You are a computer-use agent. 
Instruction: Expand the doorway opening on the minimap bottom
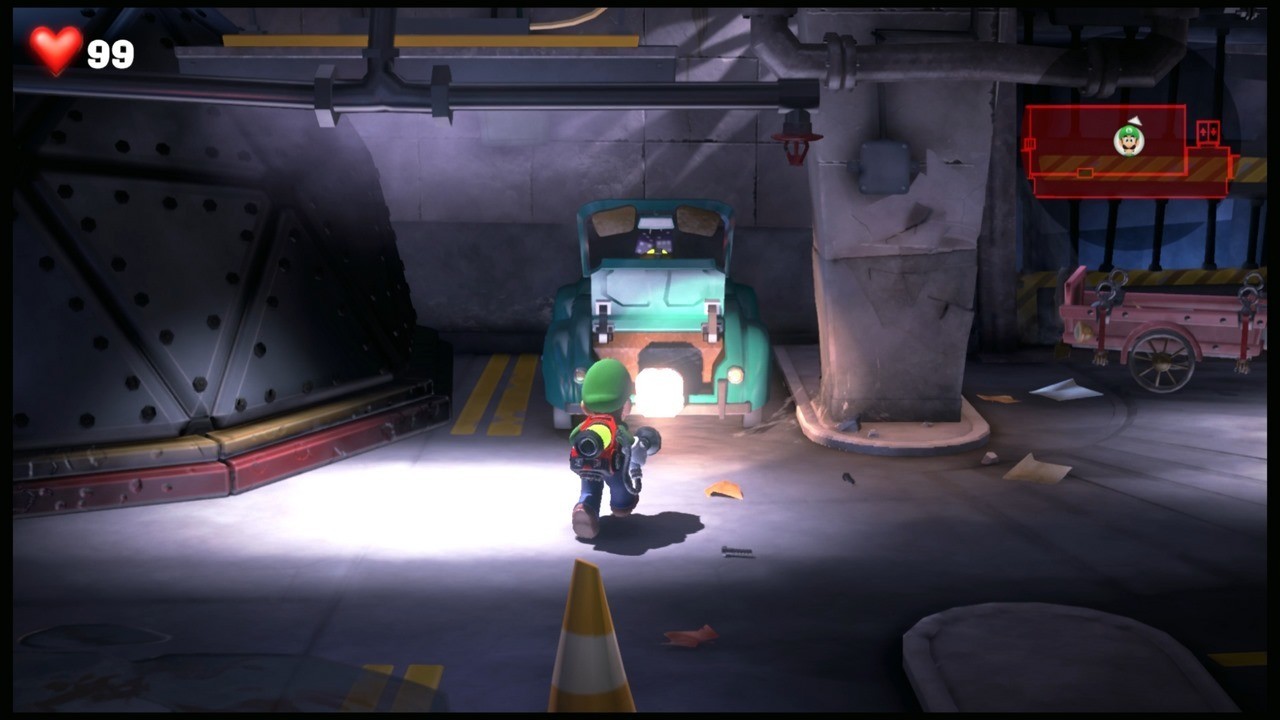(1085, 172)
